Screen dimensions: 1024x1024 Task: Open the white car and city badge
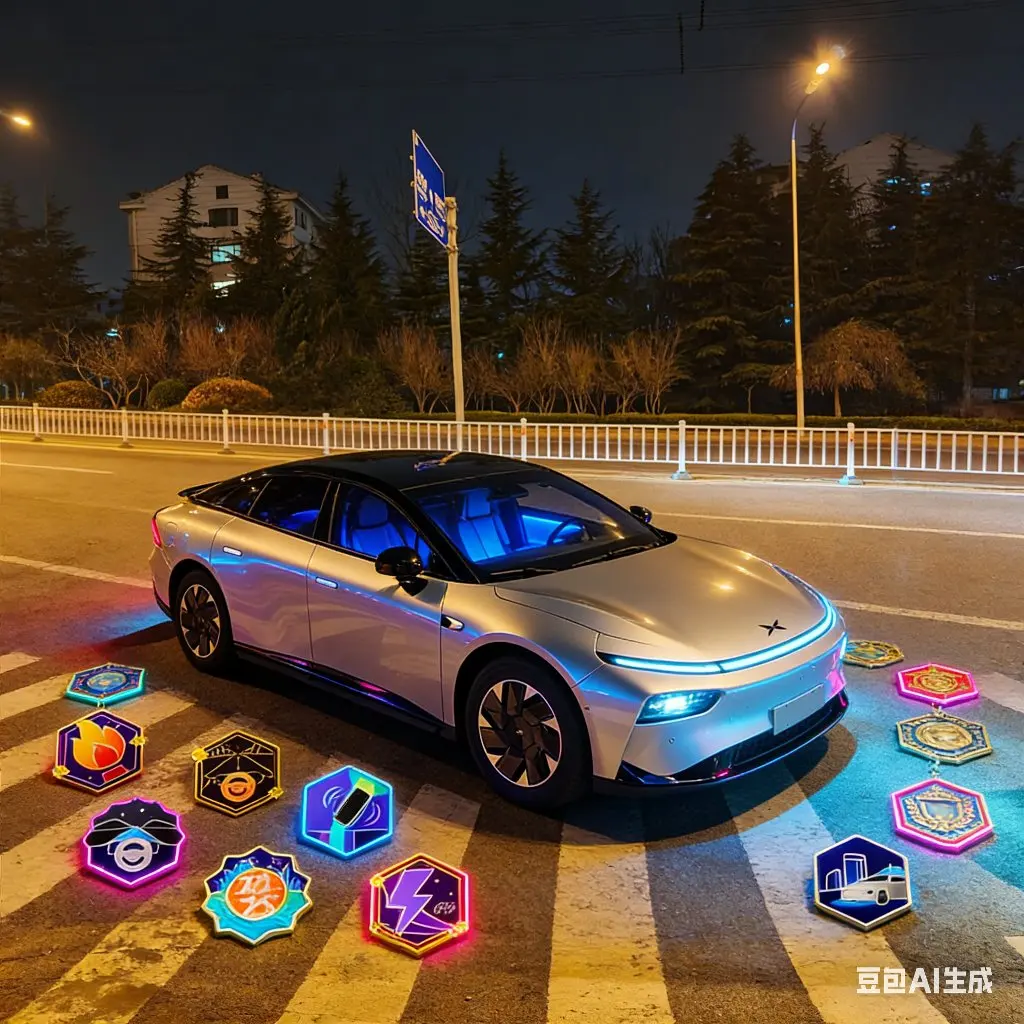click(862, 882)
